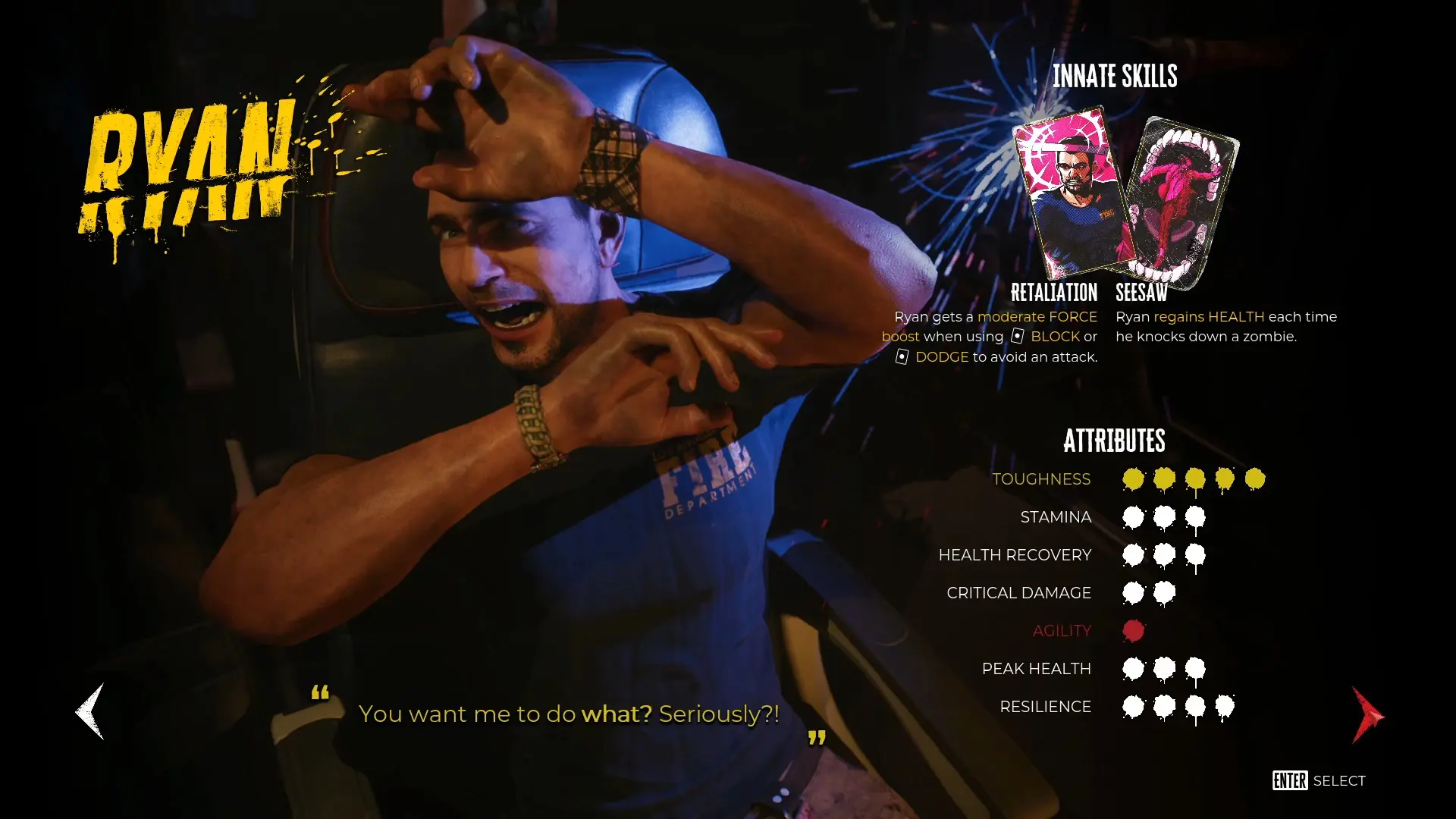Click the red right arrow for next character
This screenshot has width=1456, height=819.
coord(1367,714)
